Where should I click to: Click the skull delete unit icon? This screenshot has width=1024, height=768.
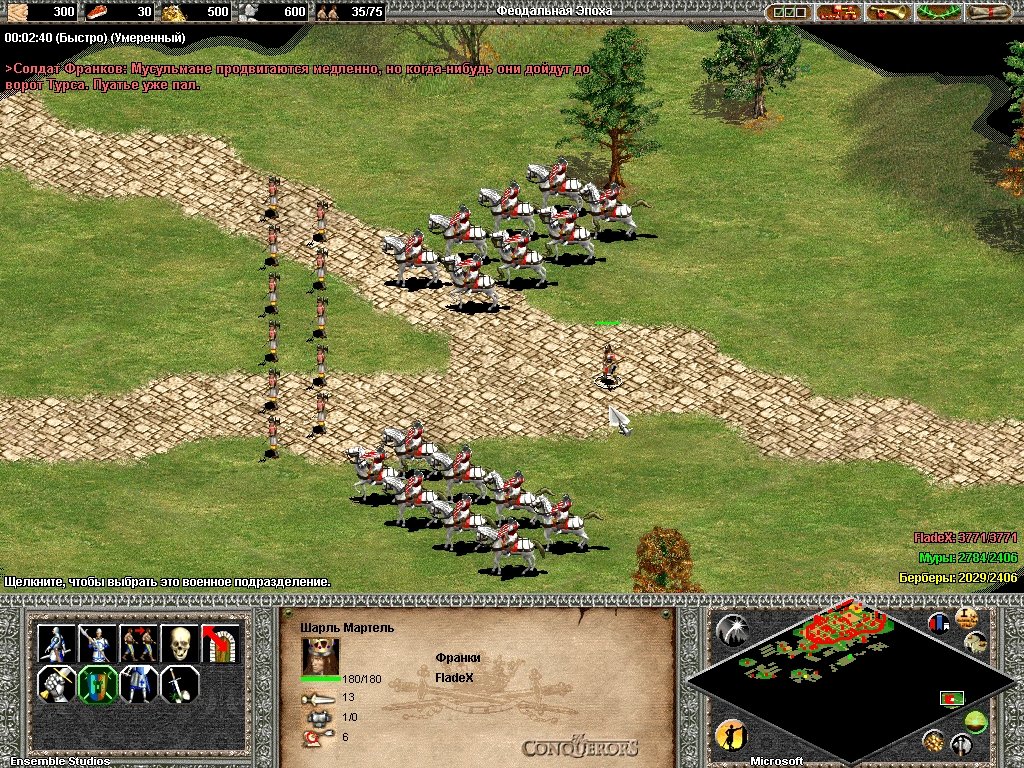179,643
